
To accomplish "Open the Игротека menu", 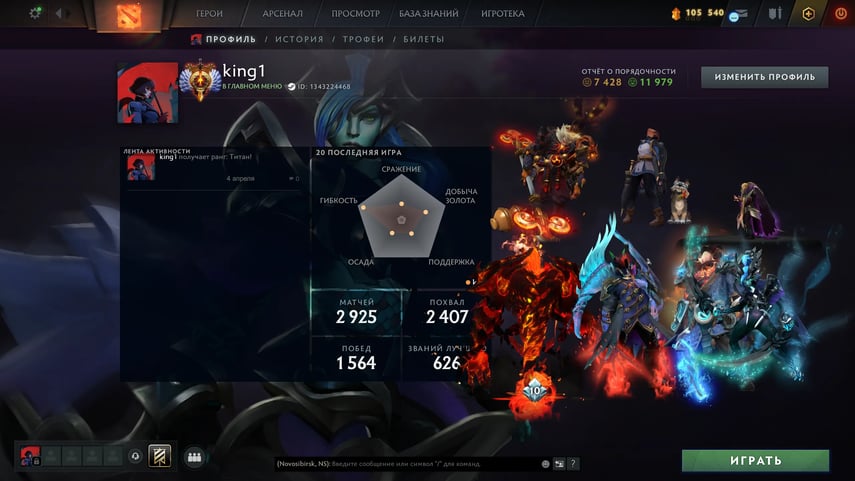I will [501, 14].
